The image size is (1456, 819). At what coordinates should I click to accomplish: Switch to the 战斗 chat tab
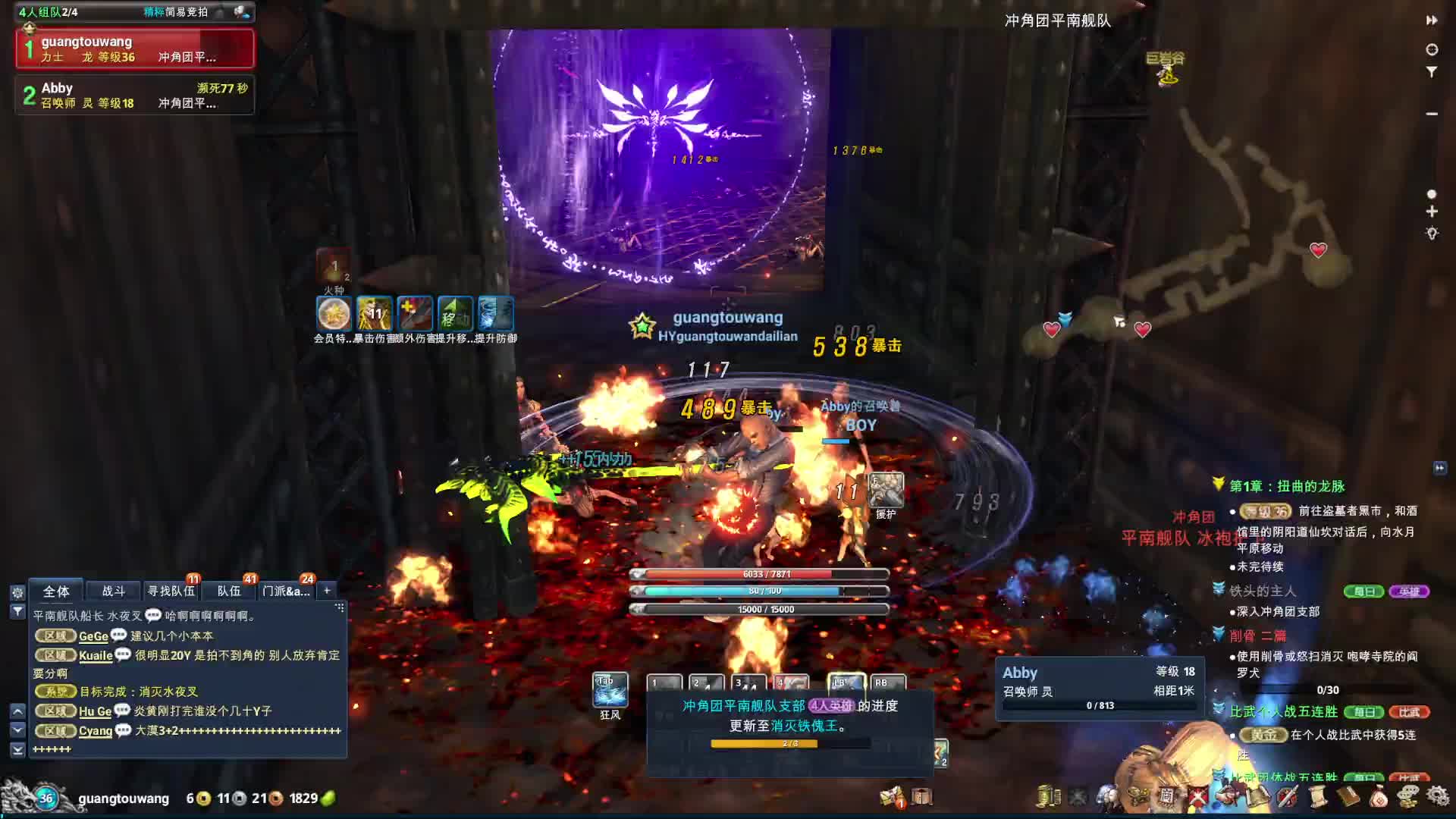pyautogui.click(x=113, y=591)
